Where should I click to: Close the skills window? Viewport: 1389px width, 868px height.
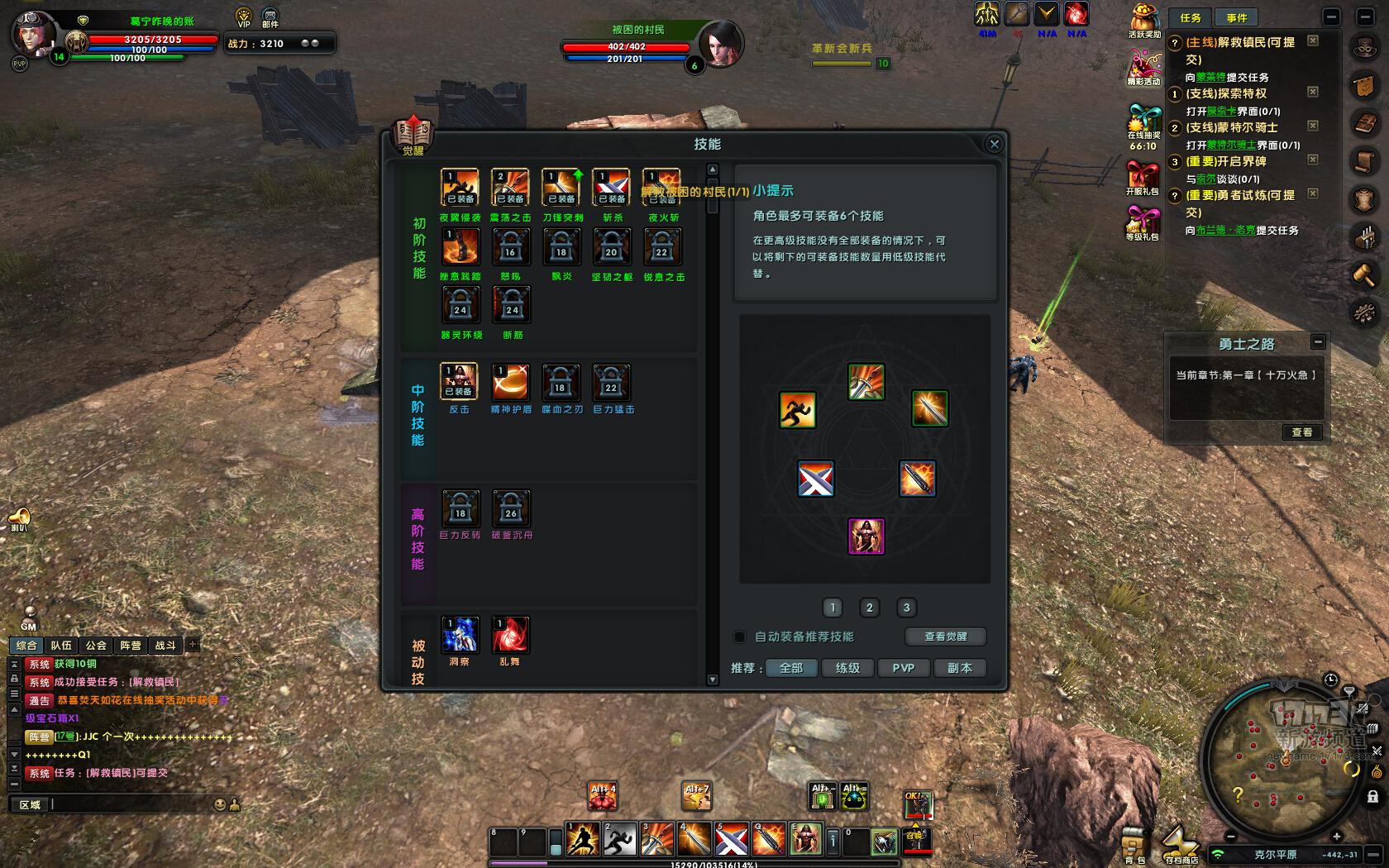point(994,144)
